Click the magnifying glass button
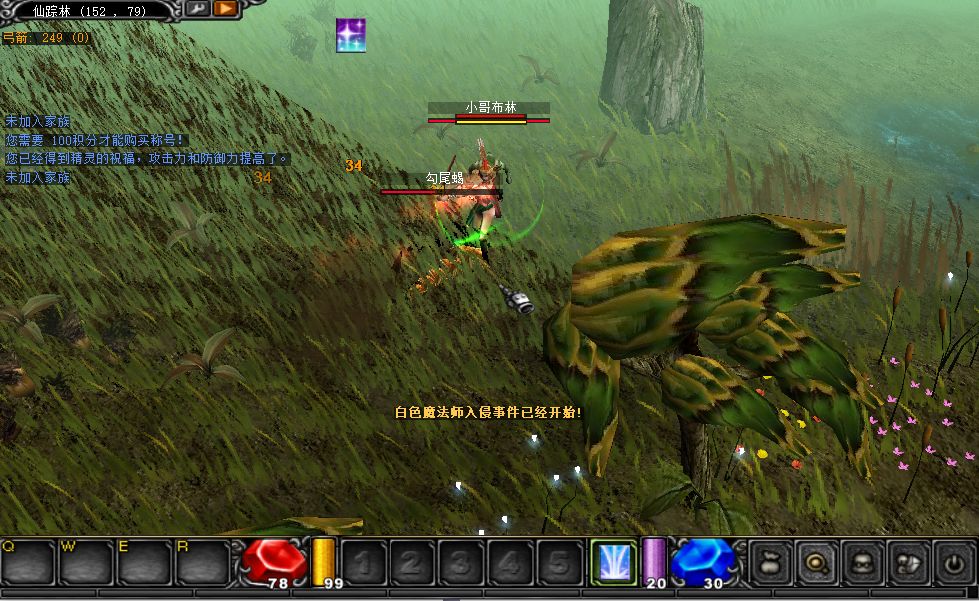Image resolution: width=979 pixels, height=601 pixels. [x=816, y=563]
